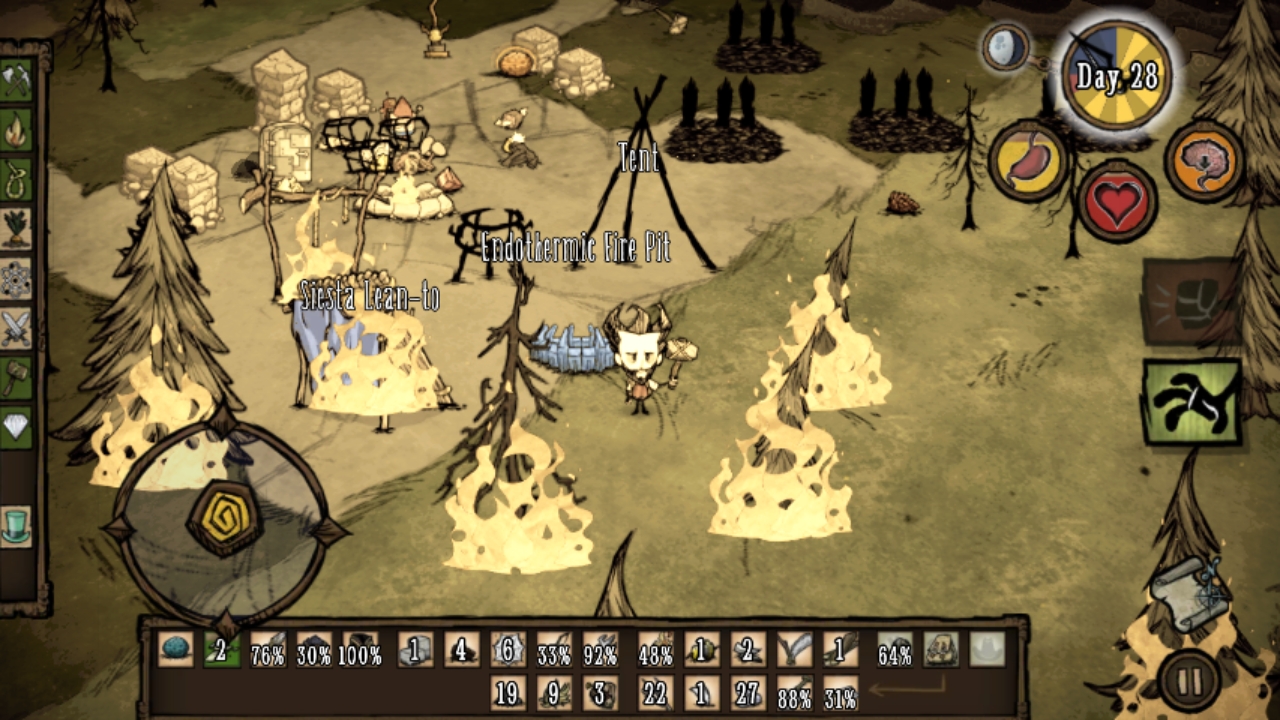Select the blue egg inventory slot
This screenshot has height=720, width=1280.
pyautogui.click(x=176, y=650)
